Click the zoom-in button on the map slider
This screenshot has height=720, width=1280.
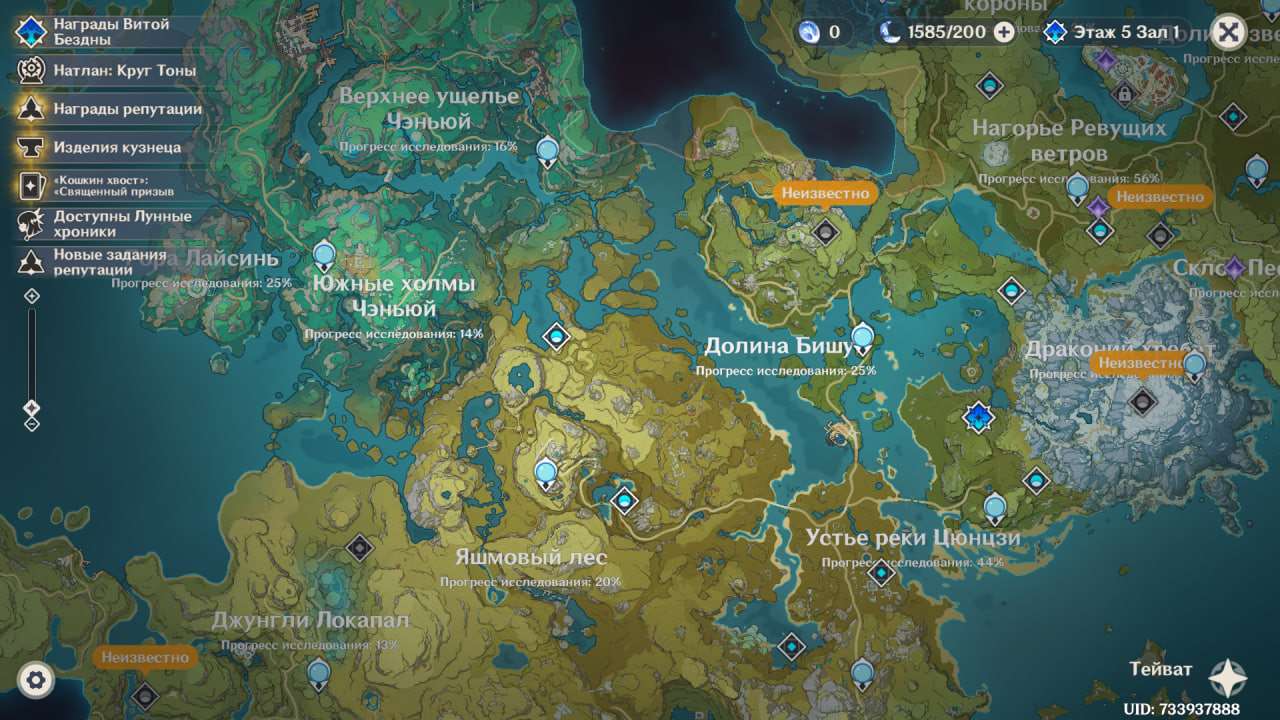pos(32,296)
